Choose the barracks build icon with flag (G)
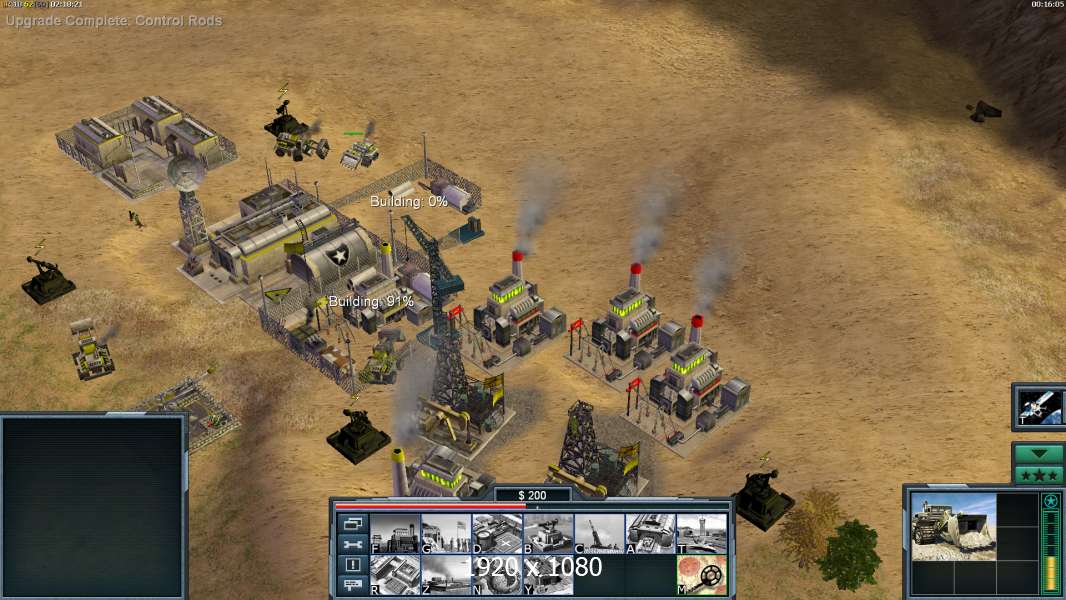This screenshot has width=1066, height=600. click(446, 534)
